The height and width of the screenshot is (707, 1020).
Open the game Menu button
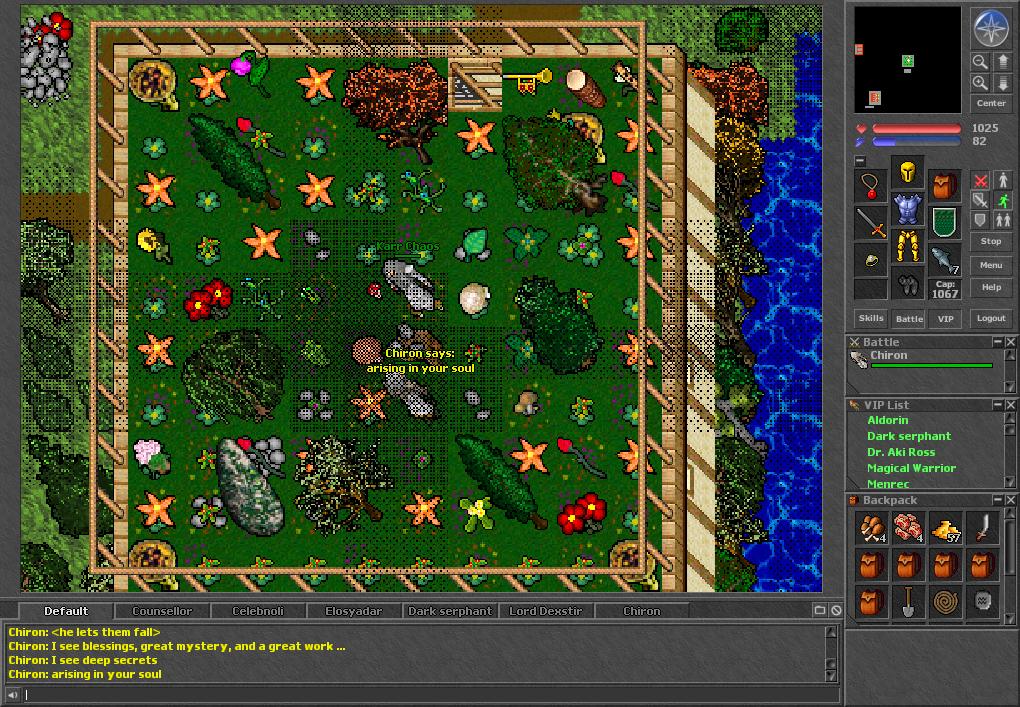pos(990,265)
